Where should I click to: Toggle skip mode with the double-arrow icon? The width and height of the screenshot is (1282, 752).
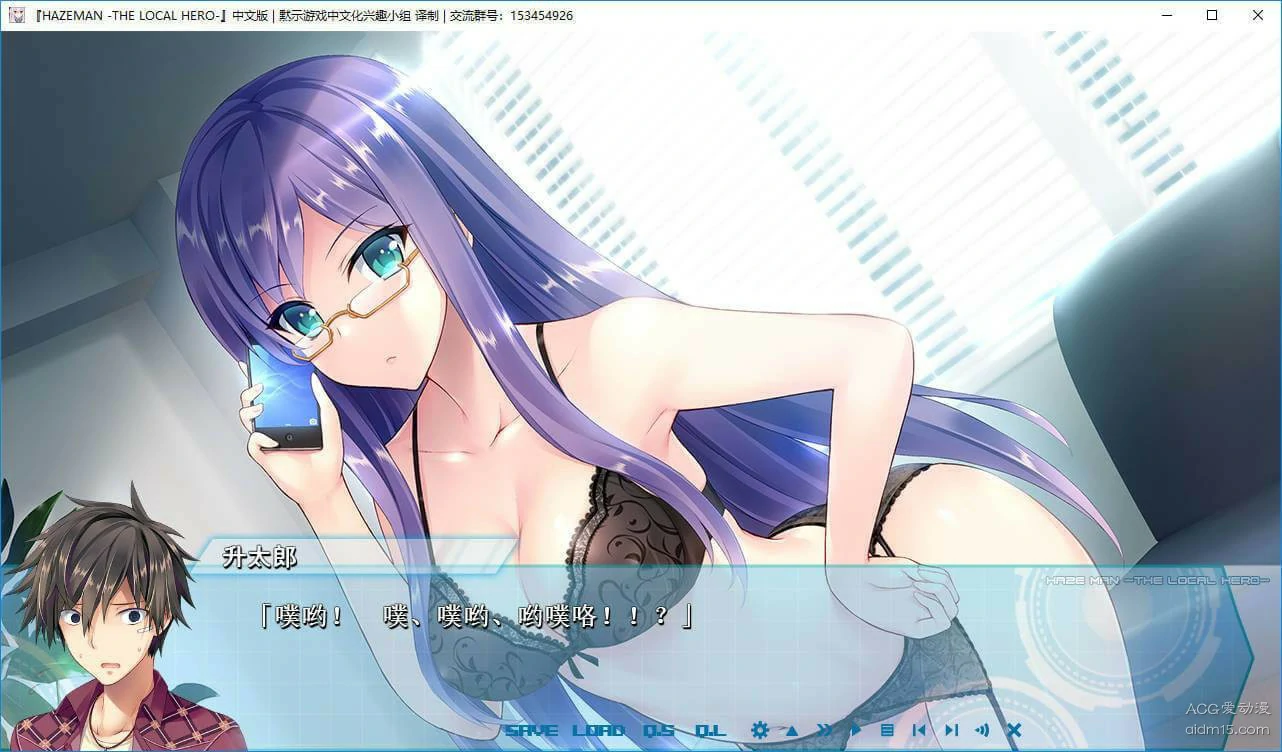point(825,730)
